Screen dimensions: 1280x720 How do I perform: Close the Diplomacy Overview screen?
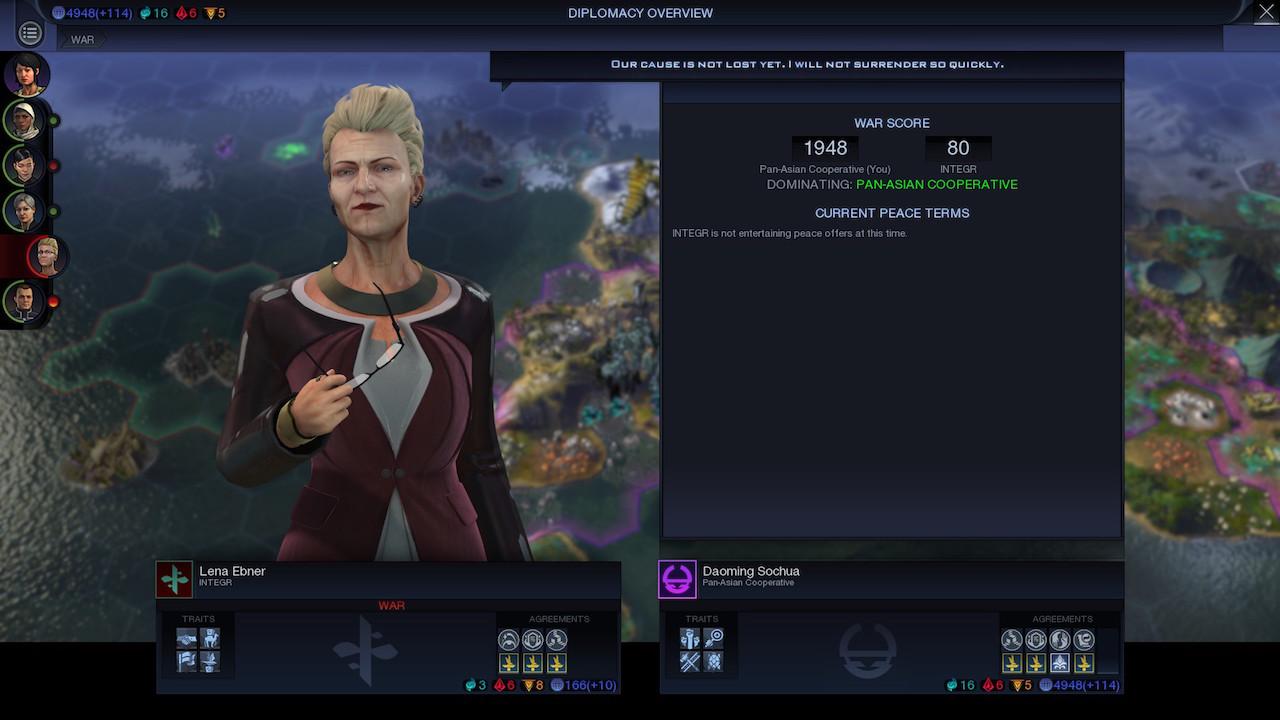pos(1263,13)
